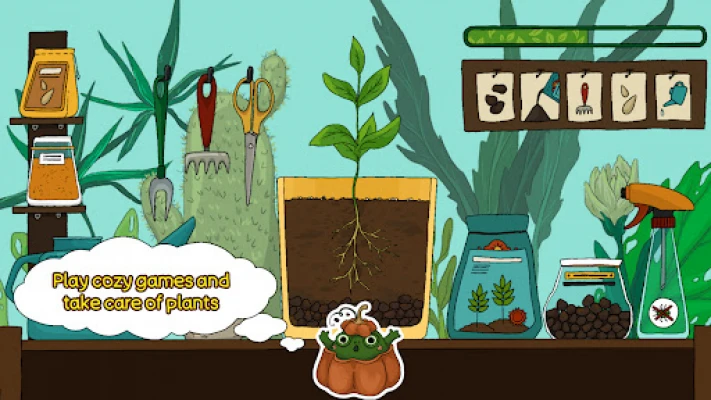Choose the red rake step card
The height and width of the screenshot is (400, 711).
pos(583,98)
